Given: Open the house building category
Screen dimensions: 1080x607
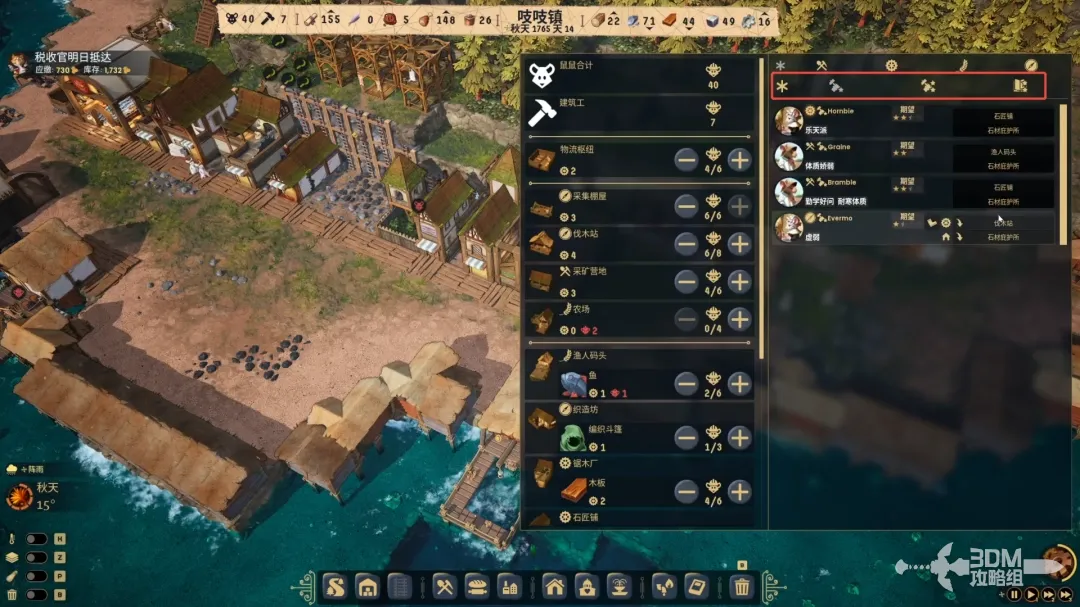Looking at the screenshot, I should coord(555,586).
